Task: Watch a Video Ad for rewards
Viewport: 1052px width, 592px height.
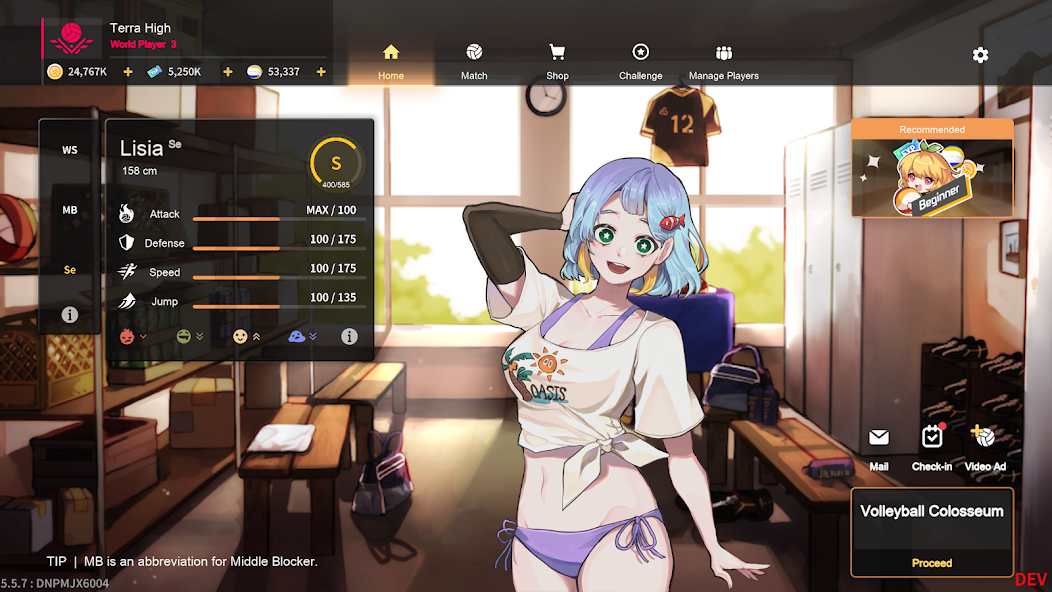Action: [x=985, y=446]
